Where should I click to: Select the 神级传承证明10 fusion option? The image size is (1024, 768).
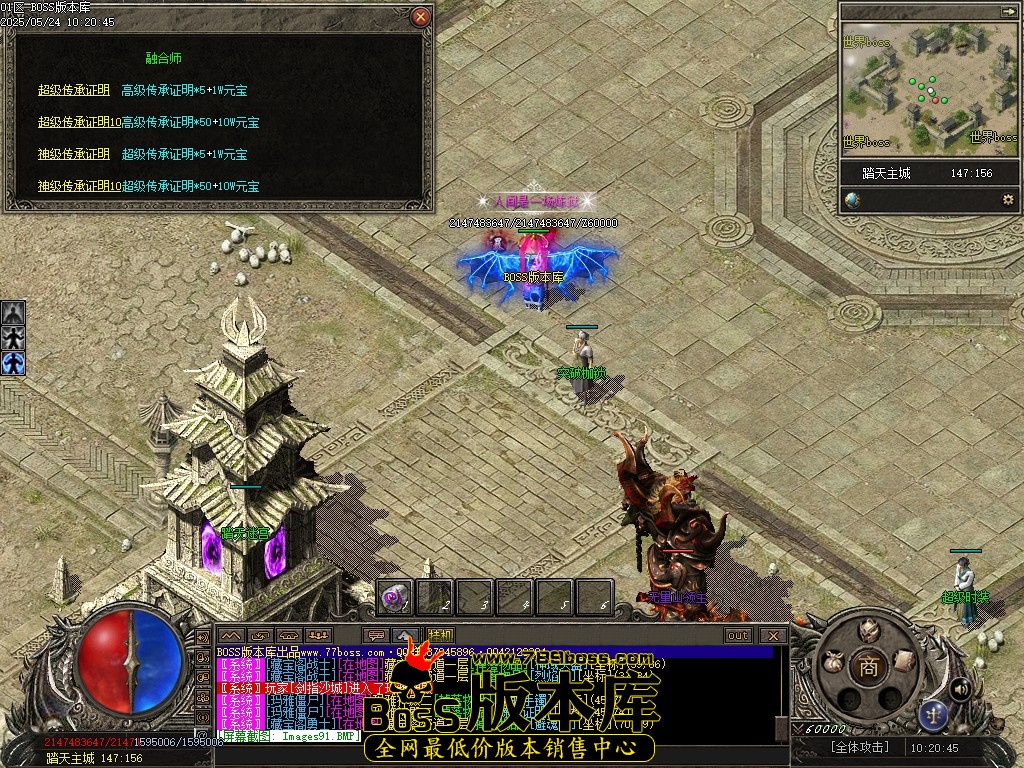tap(79, 186)
